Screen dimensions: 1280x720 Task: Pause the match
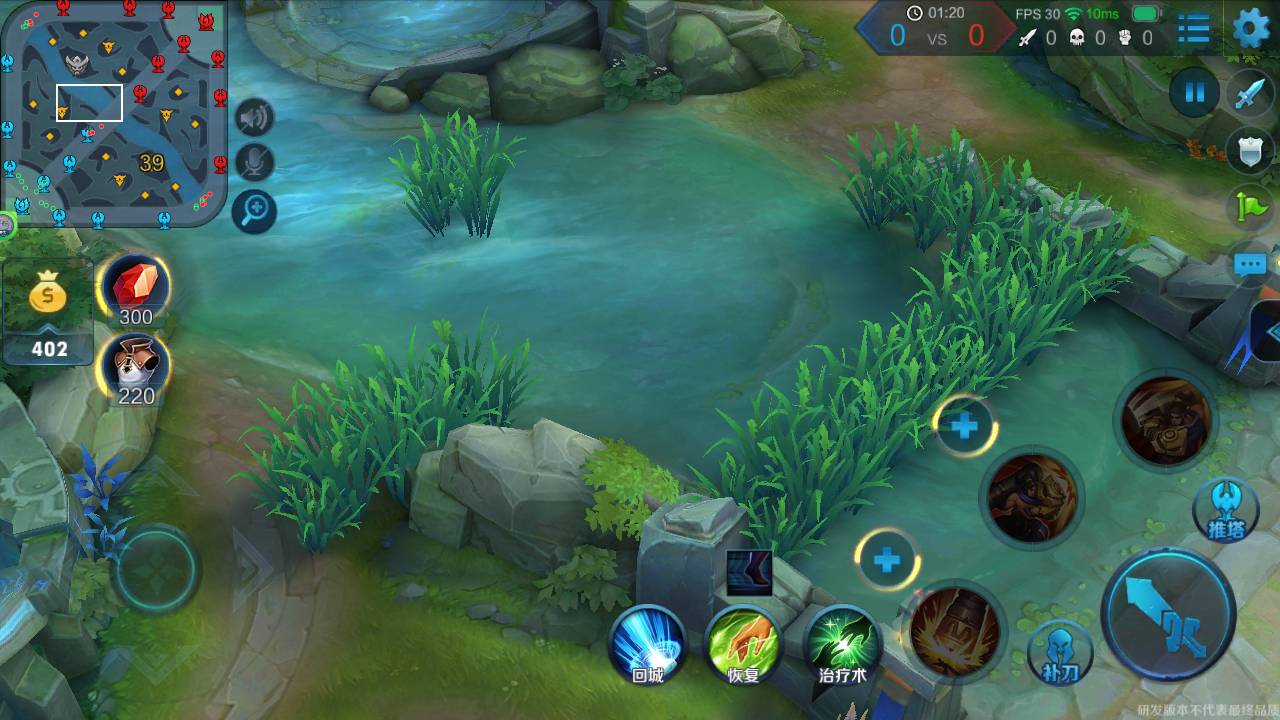[1194, 93]
